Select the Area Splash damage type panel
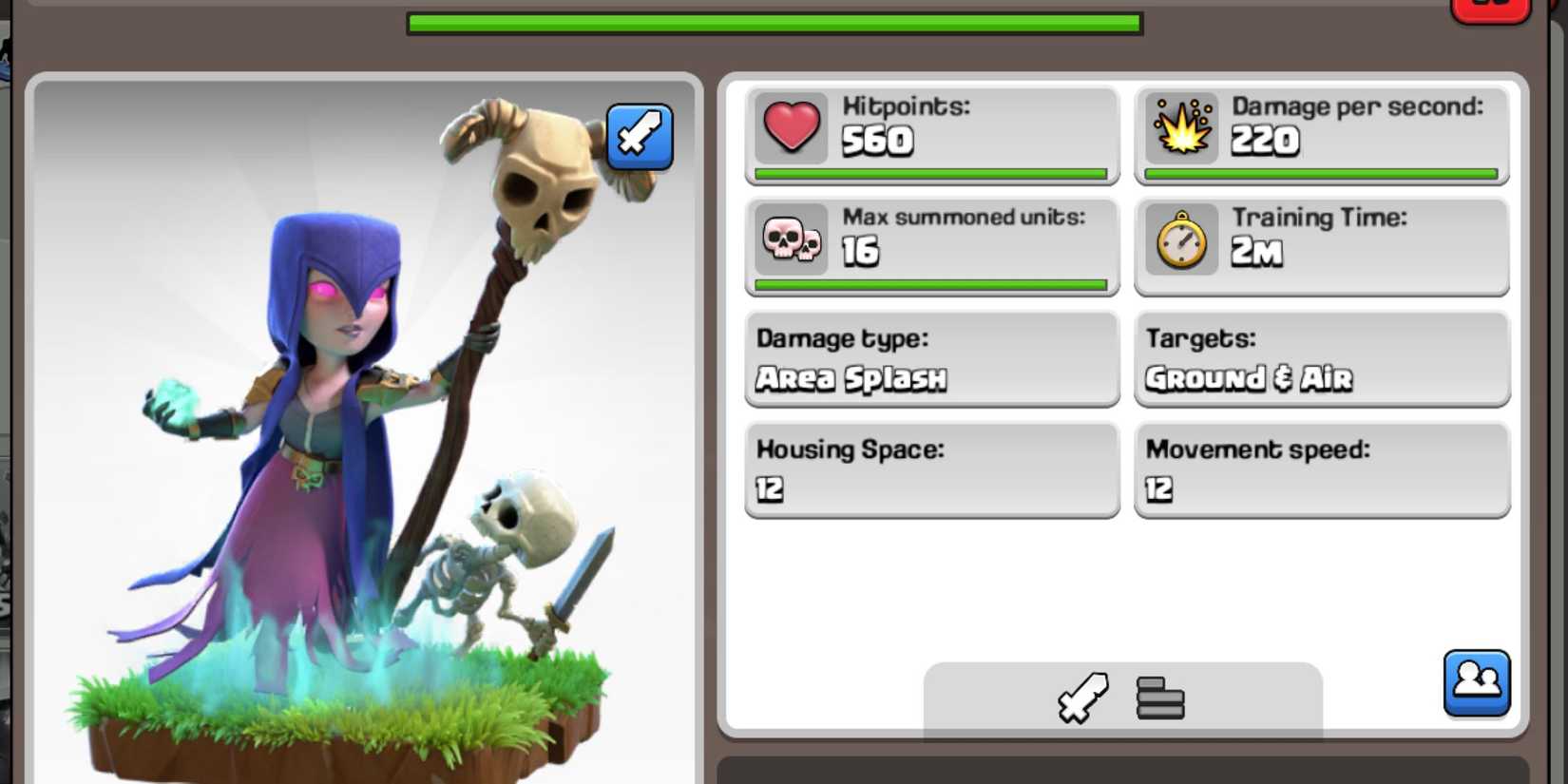Image resolution: width=1568 pixels, height=784 pixels. (x=929, y=359)
